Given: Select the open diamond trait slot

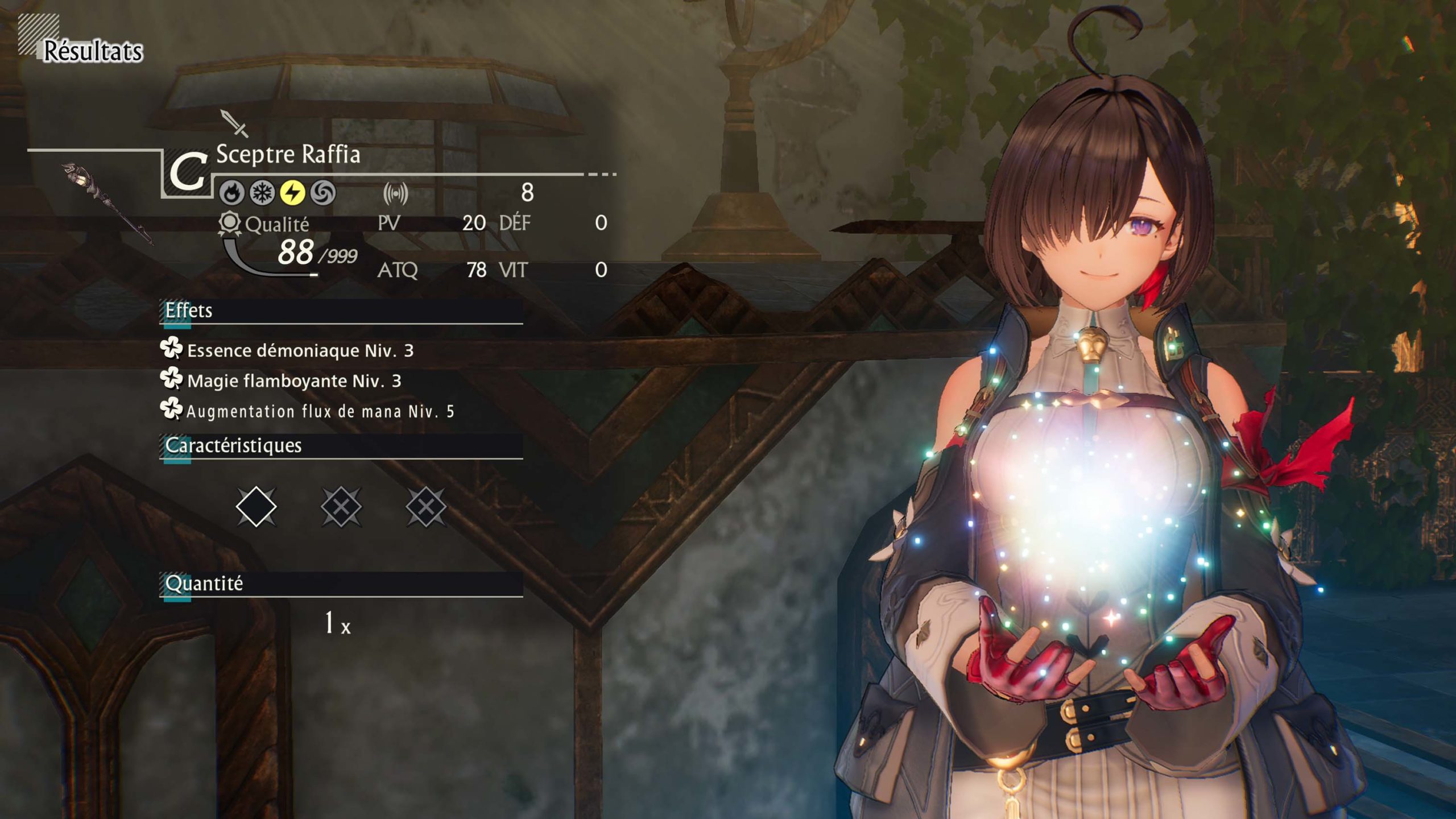Looking at the screenshot, I should (256, 506).
